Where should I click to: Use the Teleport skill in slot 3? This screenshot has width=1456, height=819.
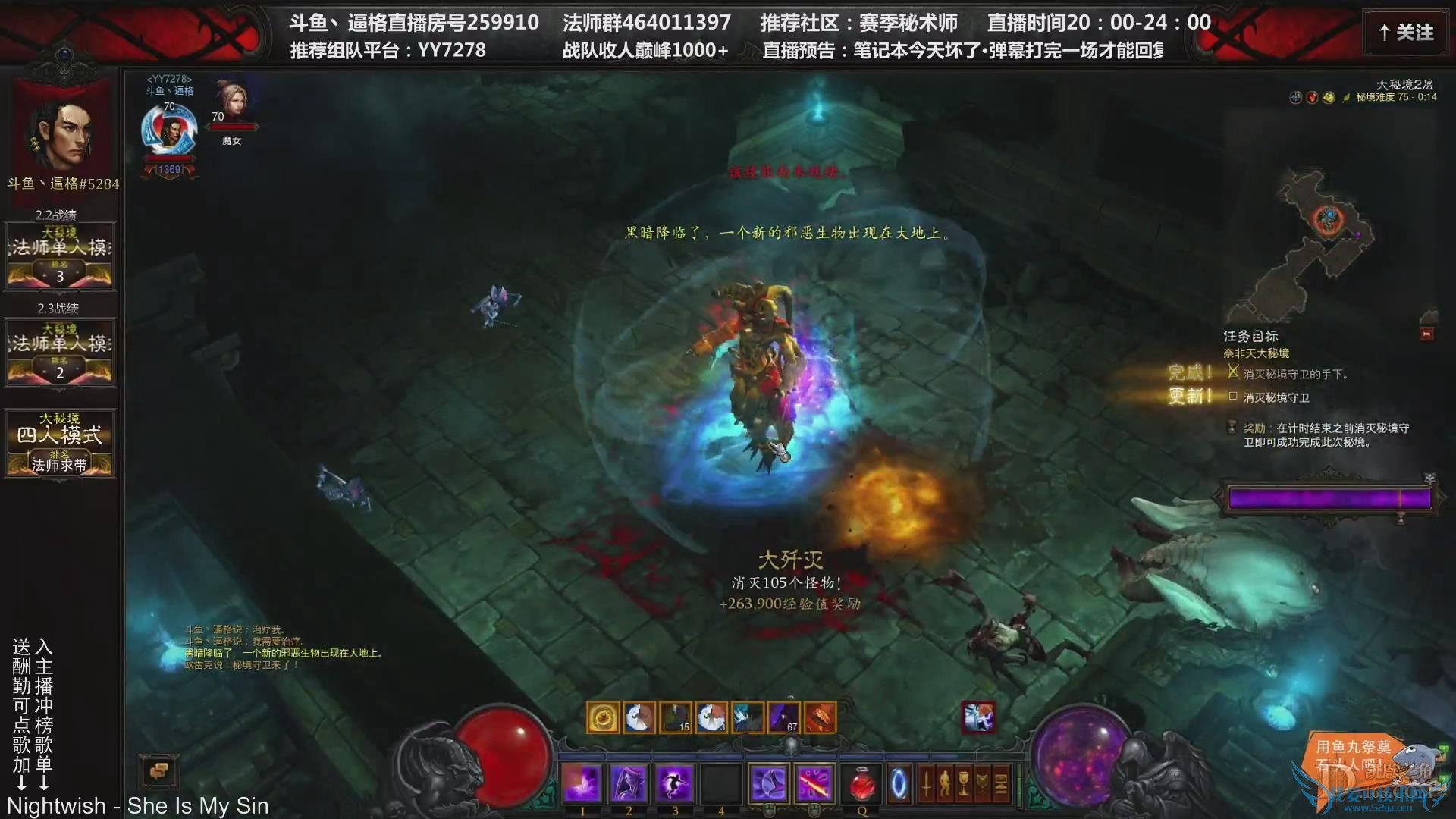coord(675,783)
